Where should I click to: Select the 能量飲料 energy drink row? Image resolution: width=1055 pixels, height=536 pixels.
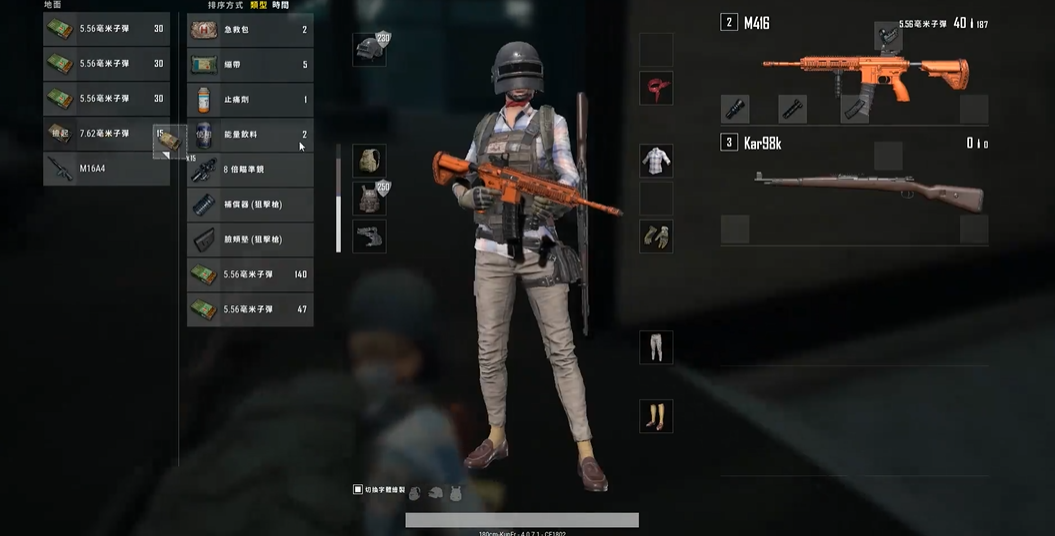pos(250,134)
